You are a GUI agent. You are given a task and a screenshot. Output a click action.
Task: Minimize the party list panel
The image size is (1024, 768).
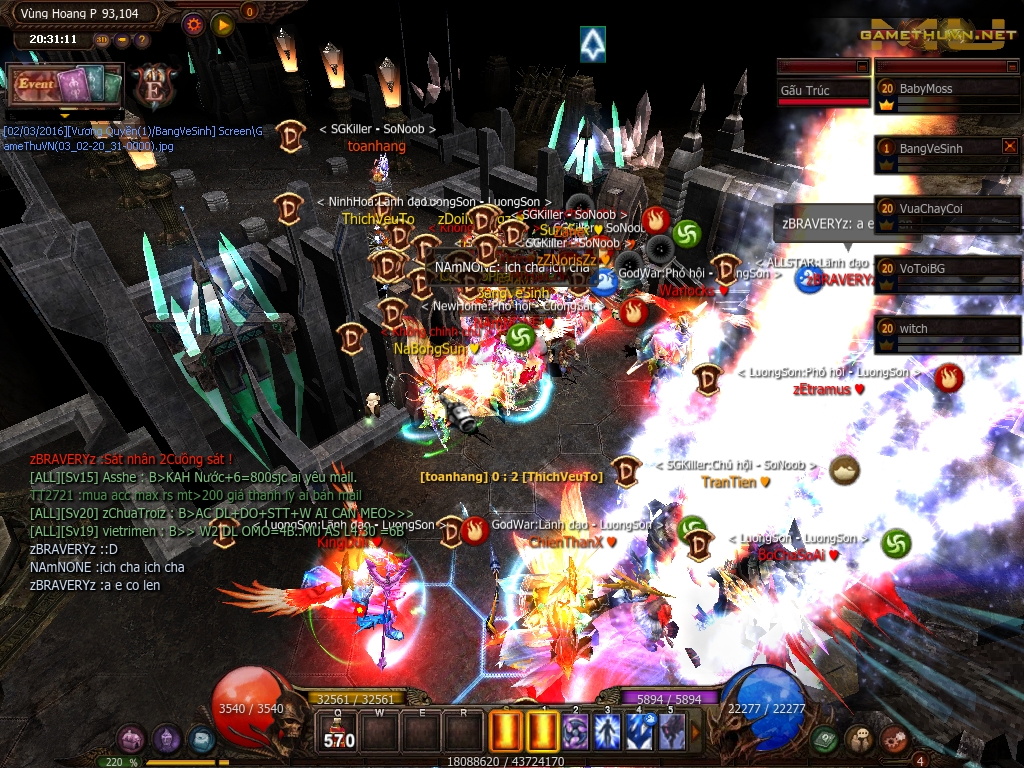1009,66
